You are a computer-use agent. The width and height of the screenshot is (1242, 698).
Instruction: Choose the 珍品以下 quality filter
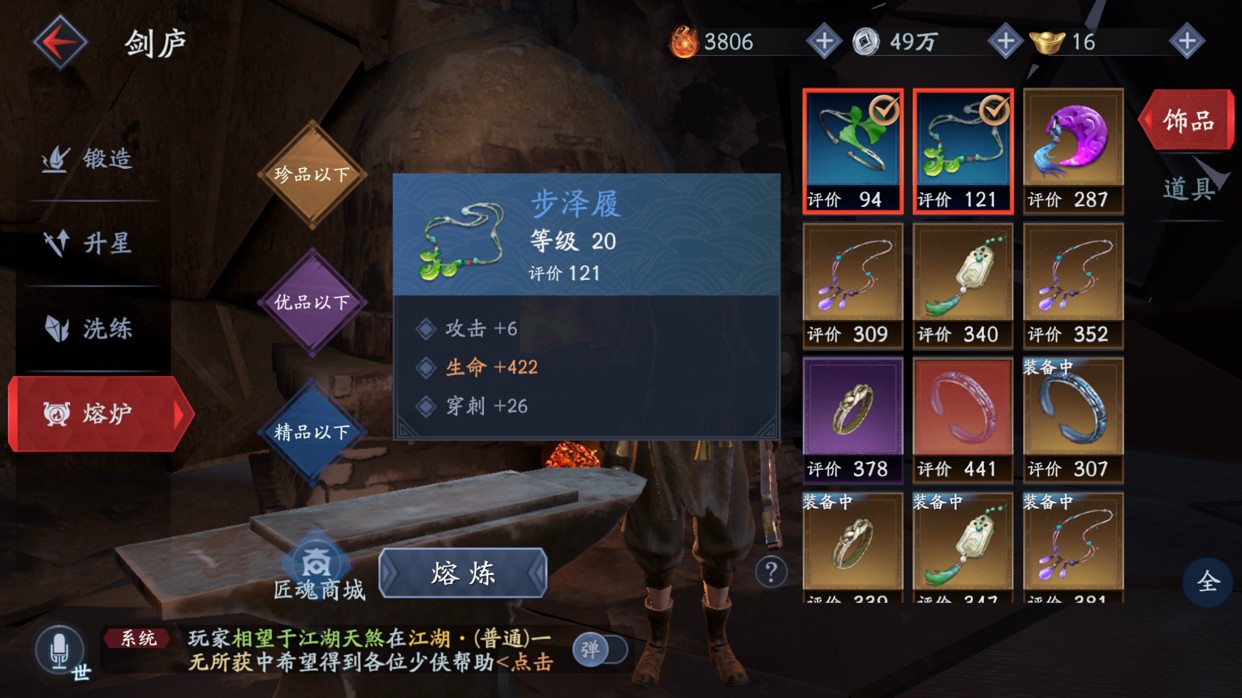click(x=312, y=175)
